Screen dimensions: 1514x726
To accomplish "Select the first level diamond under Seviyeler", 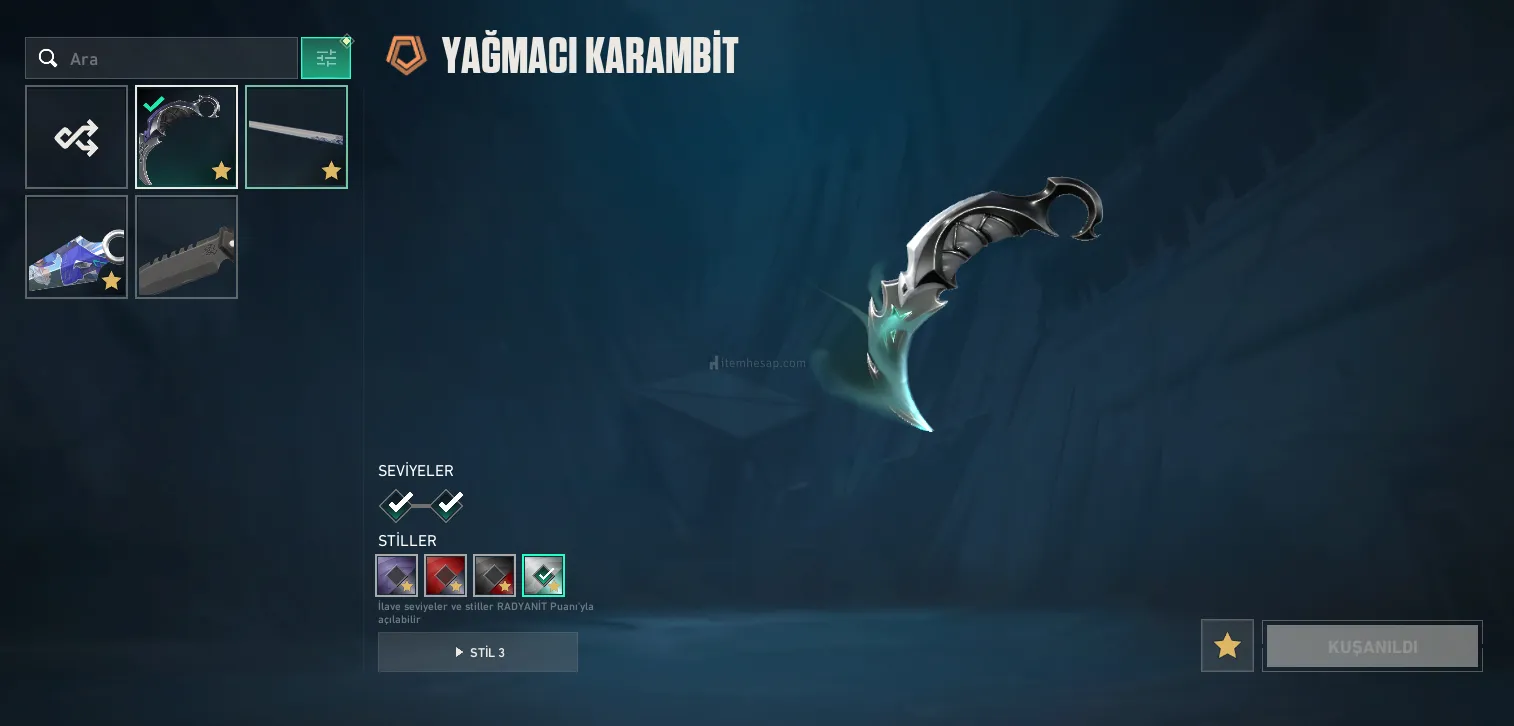I will (x=398, y=504).
